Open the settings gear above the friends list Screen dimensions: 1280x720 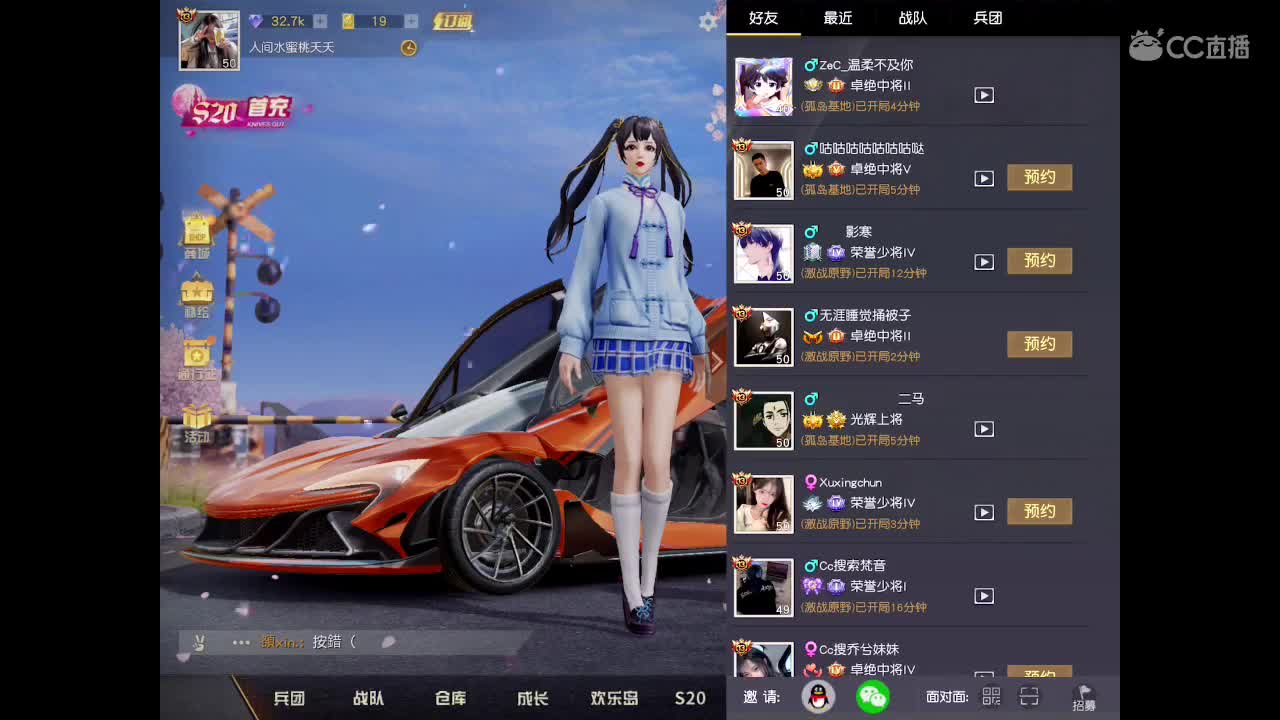707,20
